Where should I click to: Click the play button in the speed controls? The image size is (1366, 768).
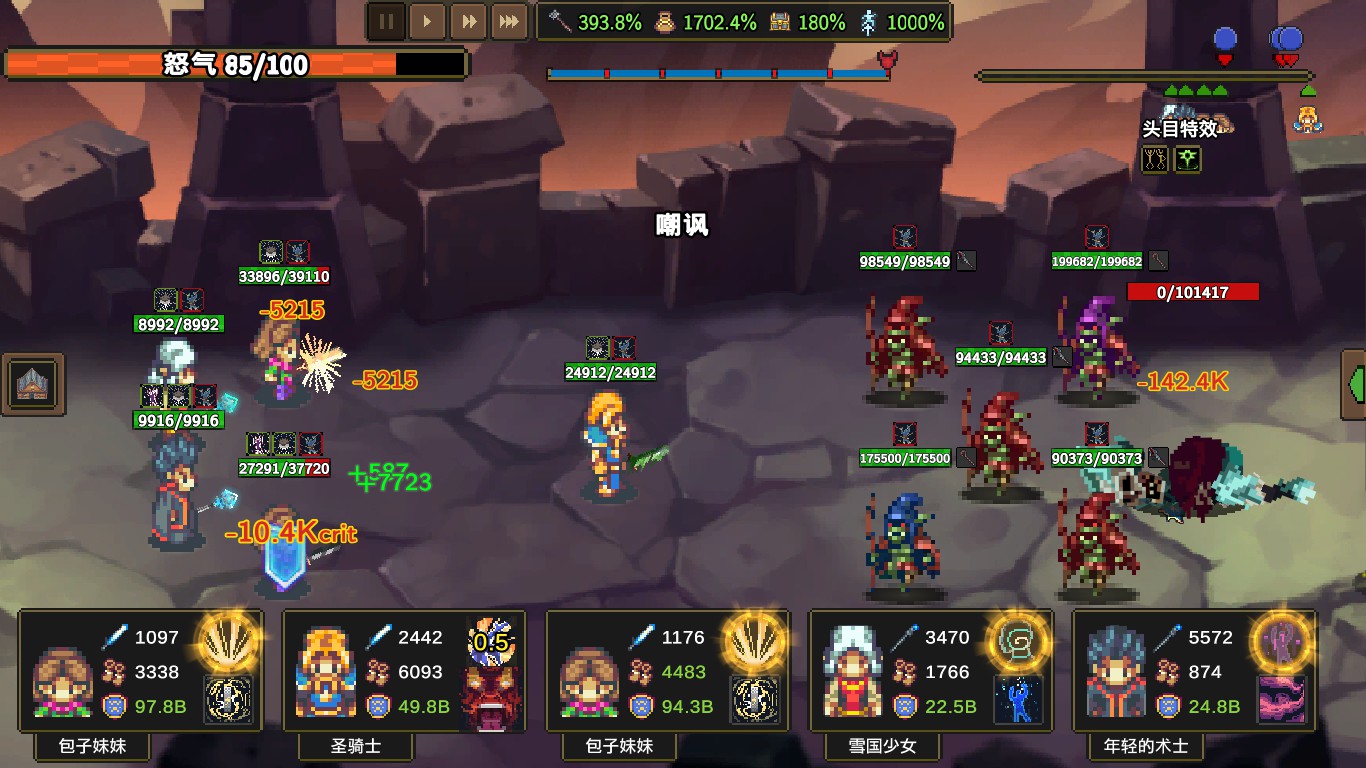click(x=427, y=20)
